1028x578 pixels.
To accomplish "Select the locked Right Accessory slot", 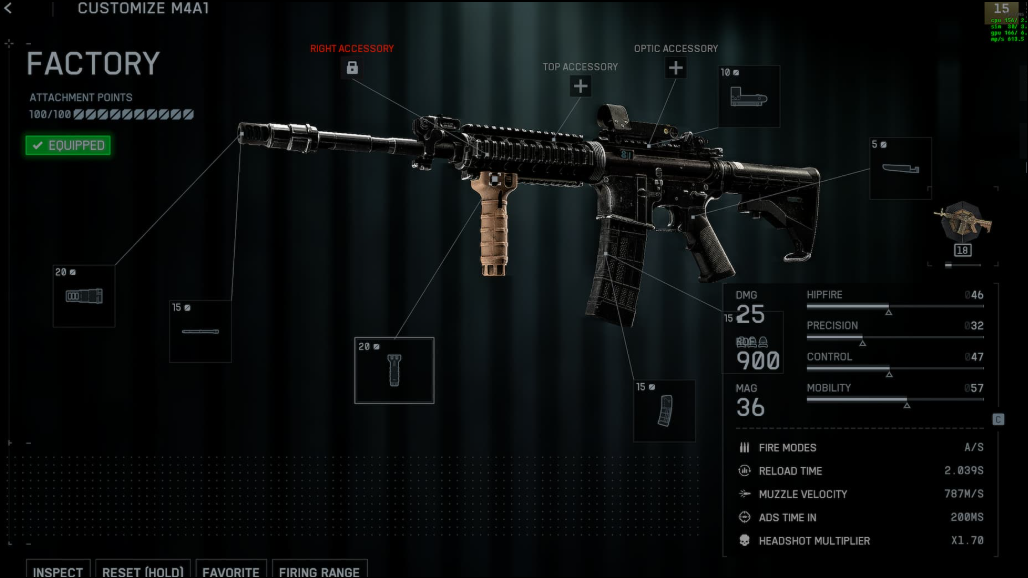I will click(x=352, y=68).
